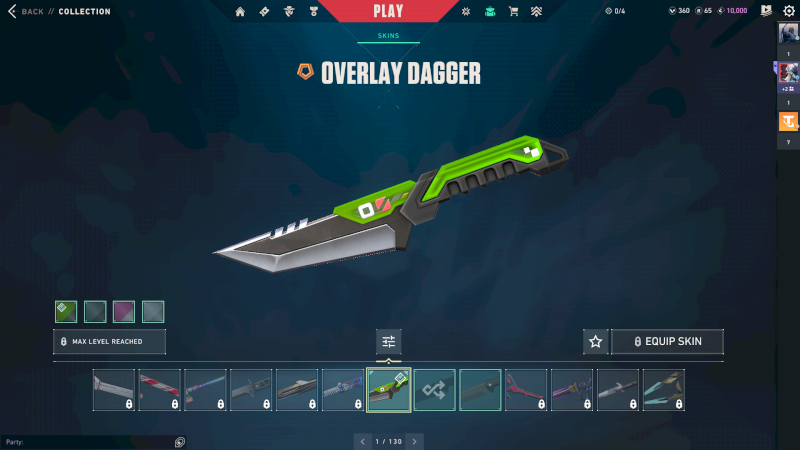Viewport: 800px width, 450px height.
Task: Select the pink color variant swatch
Action: [124, 312]
